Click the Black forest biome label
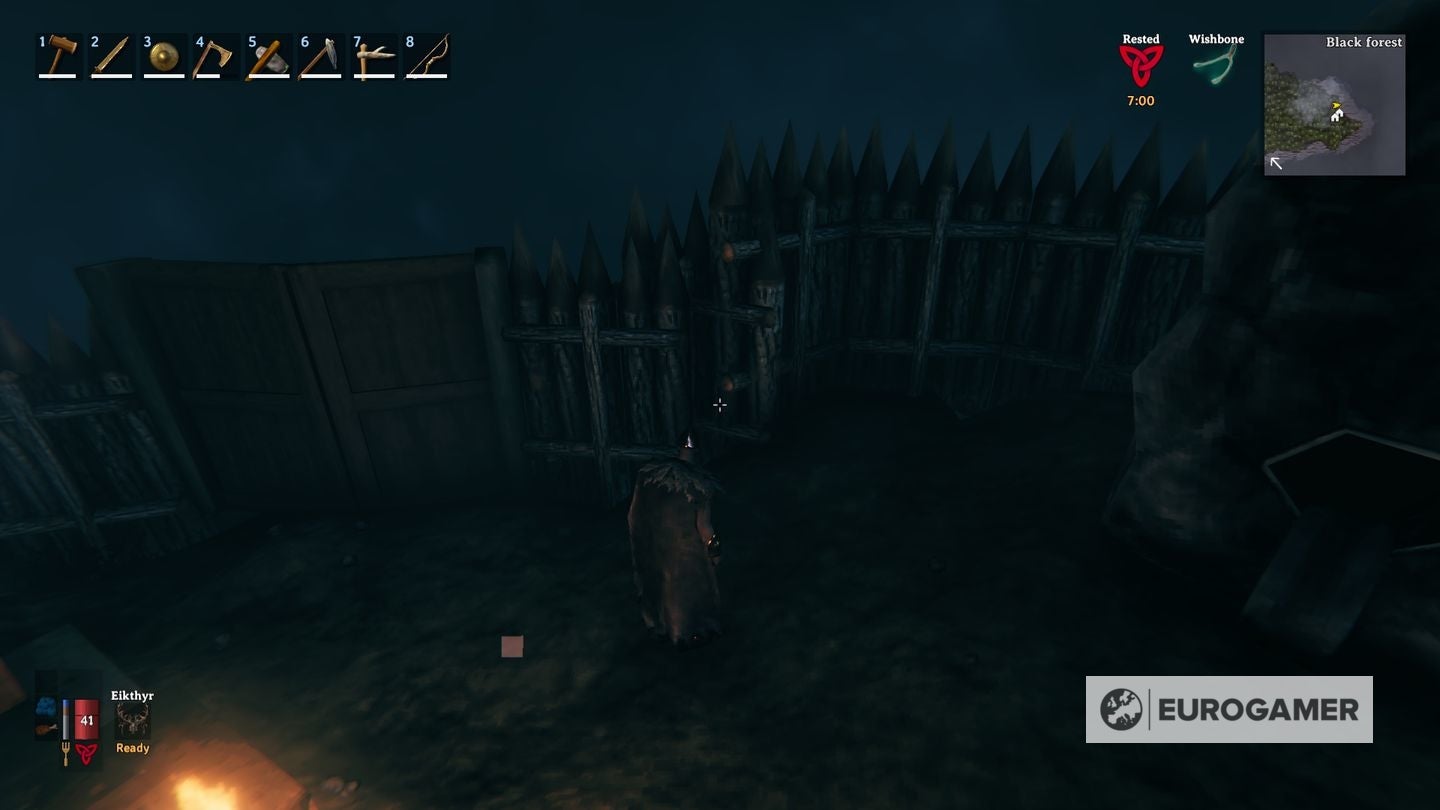 coord(1364,42)
